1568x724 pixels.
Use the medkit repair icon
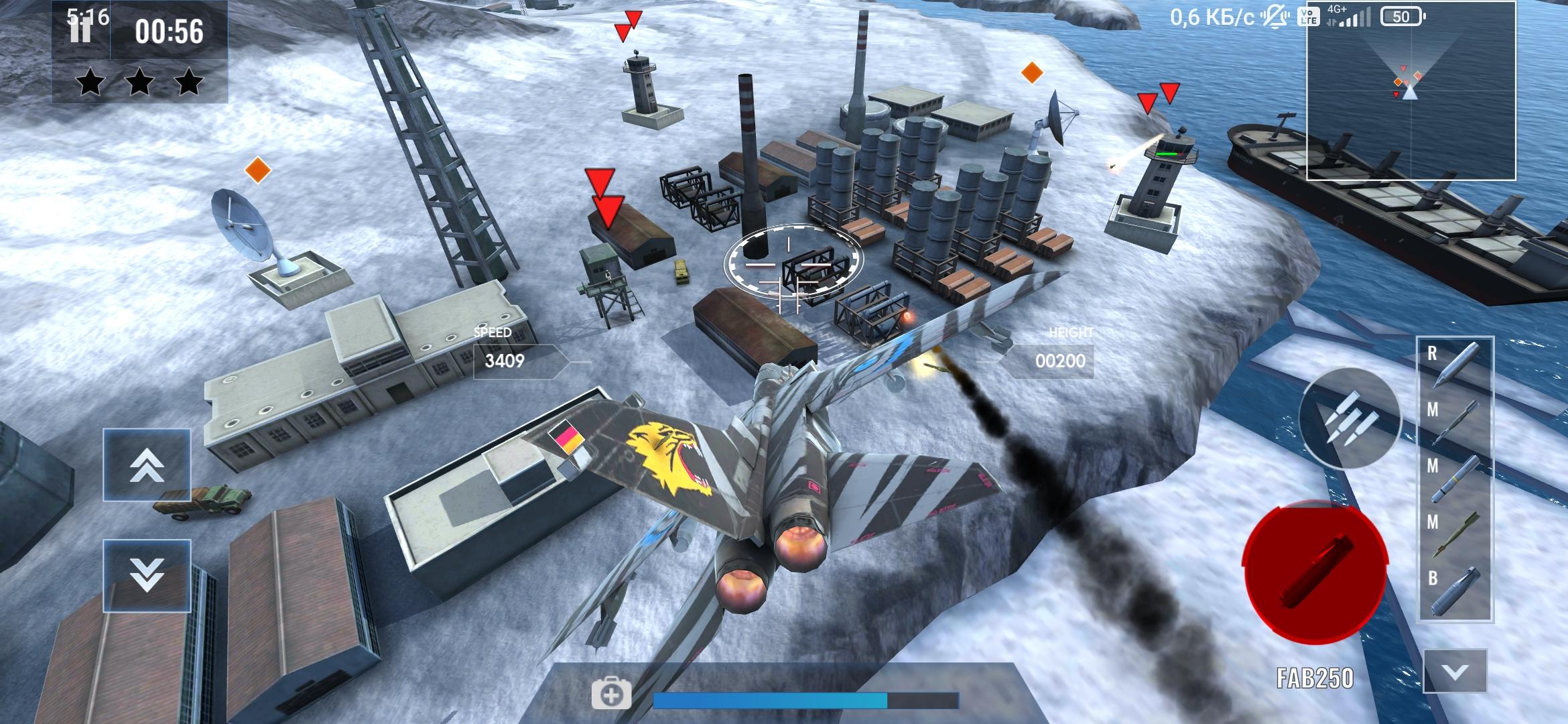tap(610, 695)
